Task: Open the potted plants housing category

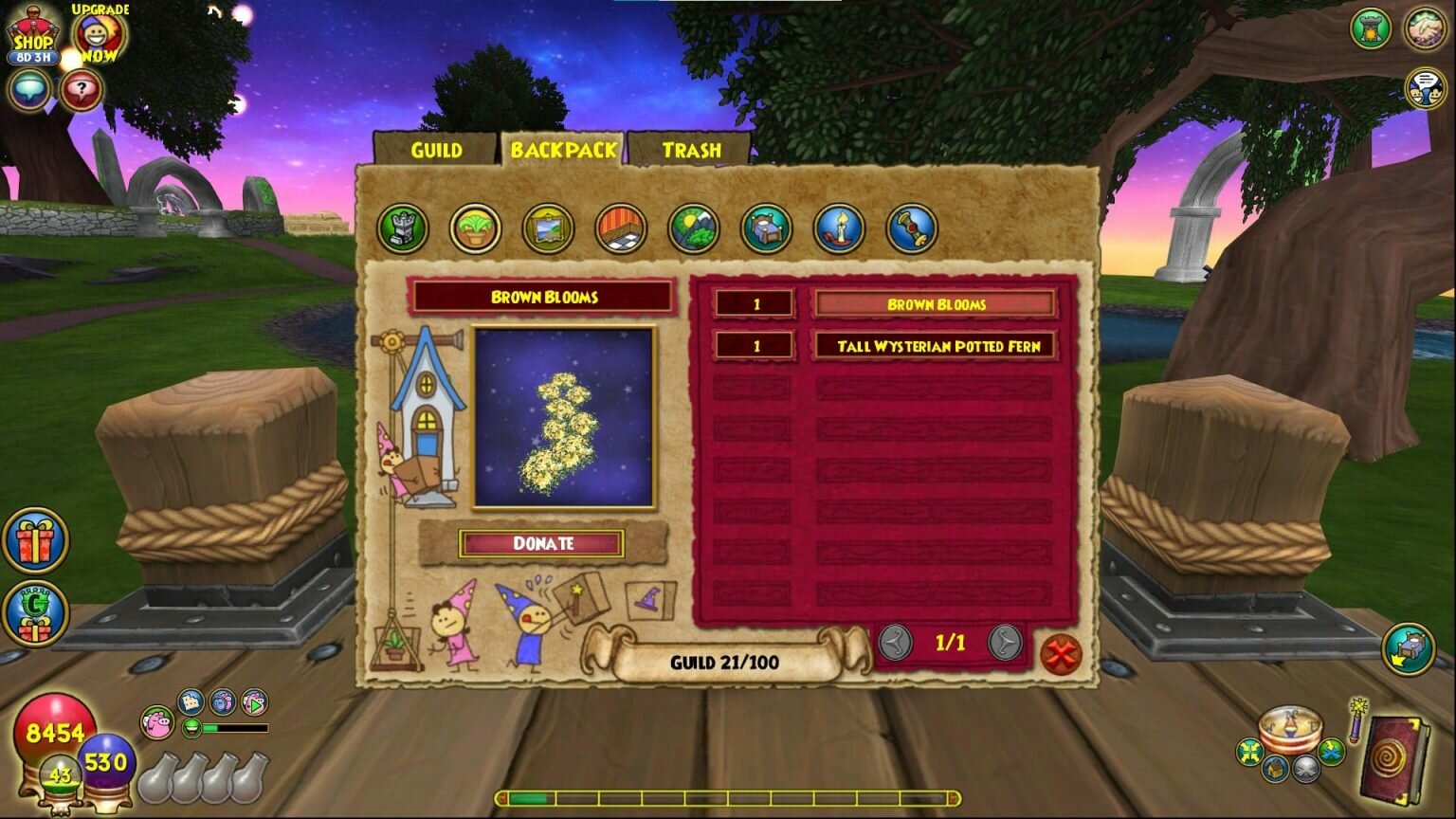Action: pyautogui.click(x=475, y=228)
